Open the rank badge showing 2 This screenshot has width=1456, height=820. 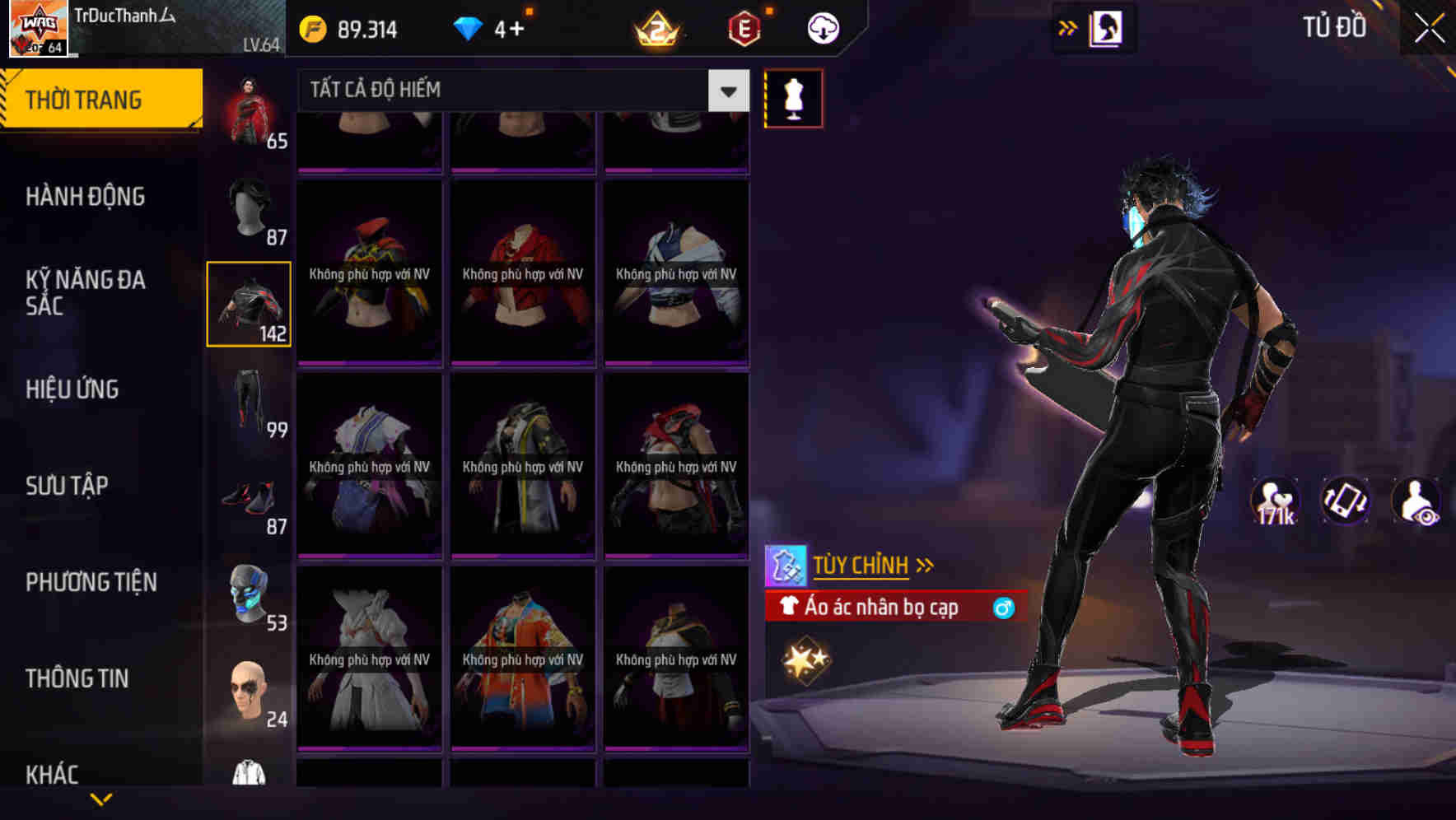[659, 29]
